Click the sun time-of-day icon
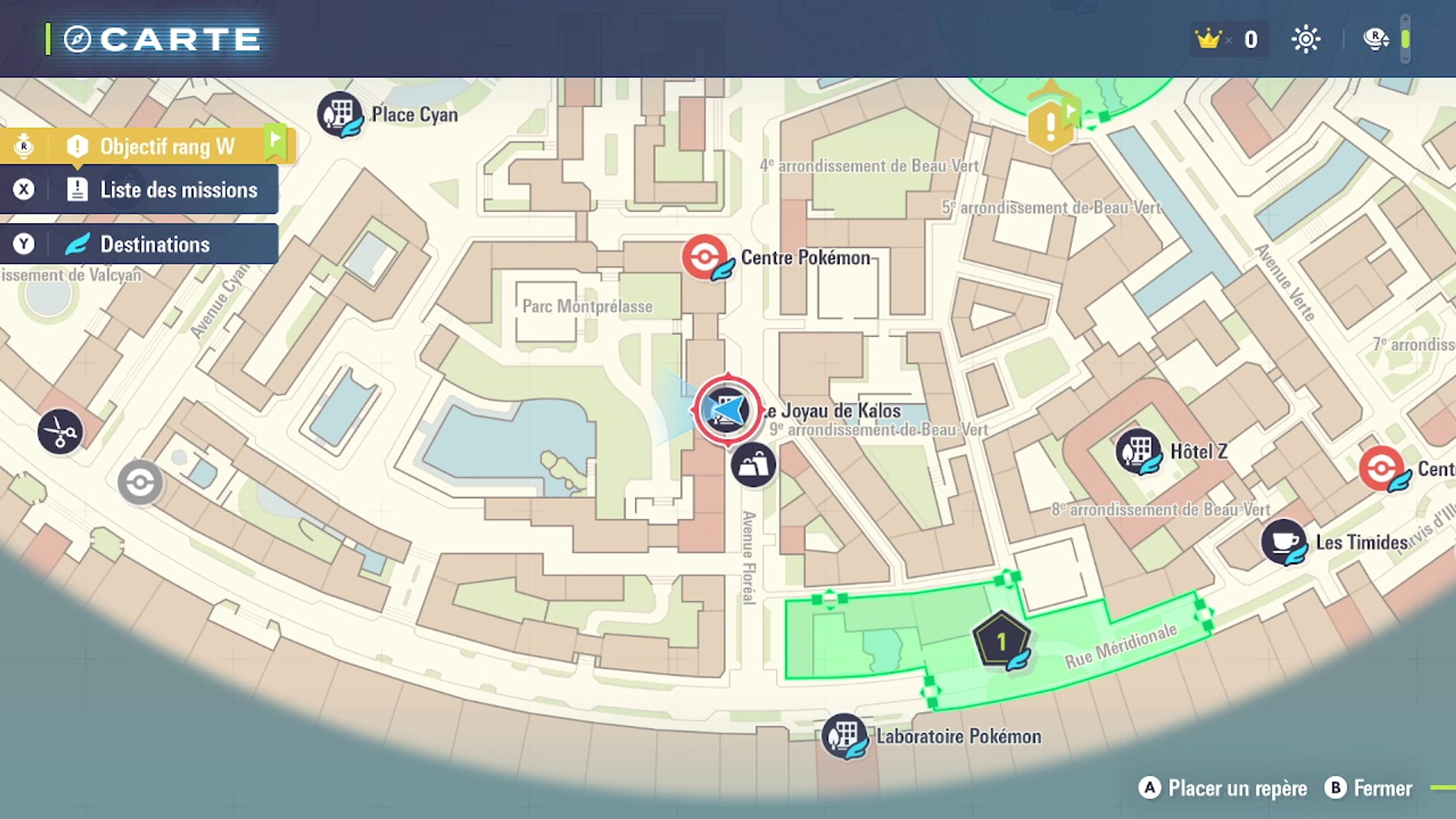The image size is (1456, 819). coord(1306,39)
